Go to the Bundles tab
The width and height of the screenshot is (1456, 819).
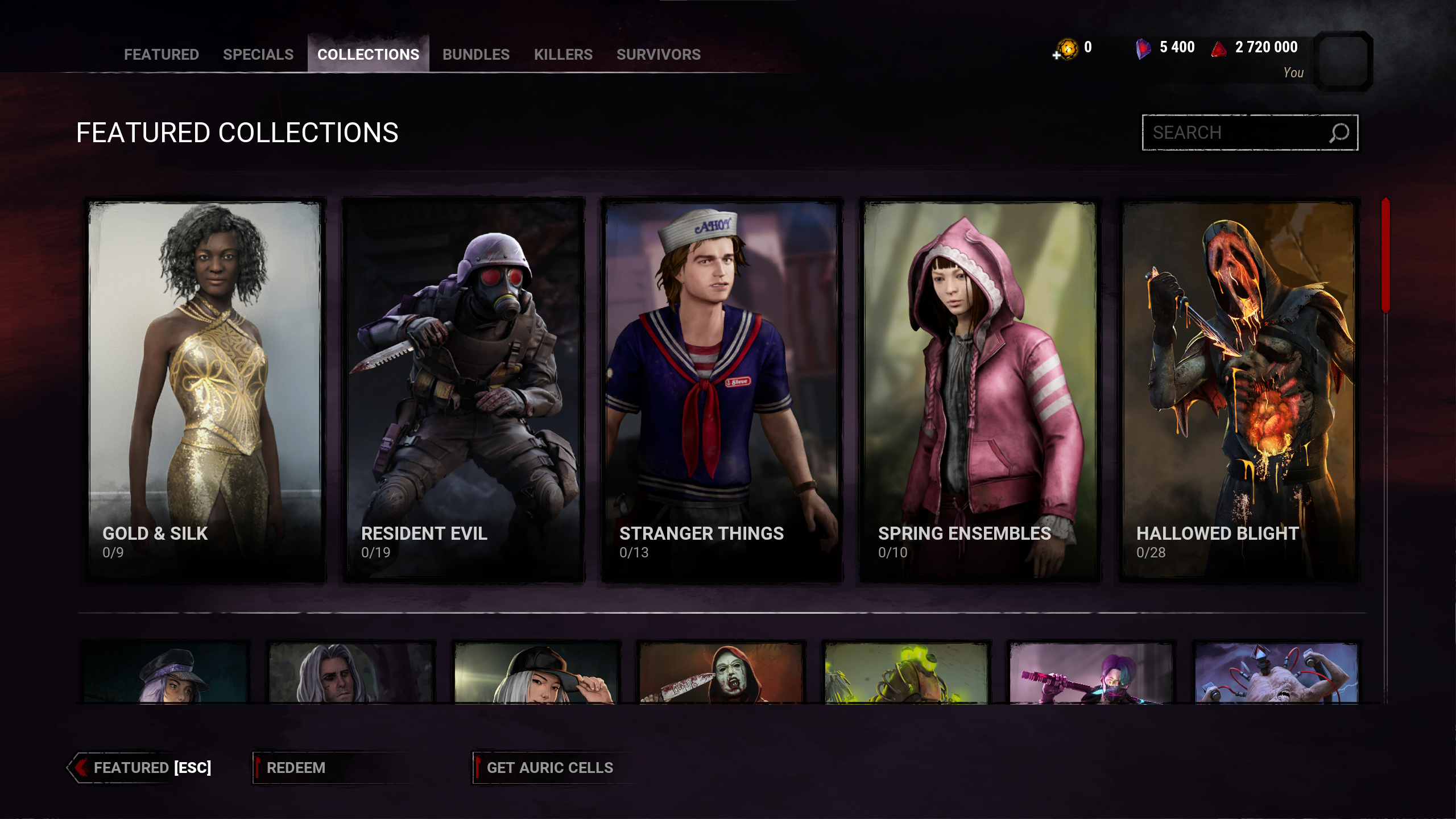476,55
